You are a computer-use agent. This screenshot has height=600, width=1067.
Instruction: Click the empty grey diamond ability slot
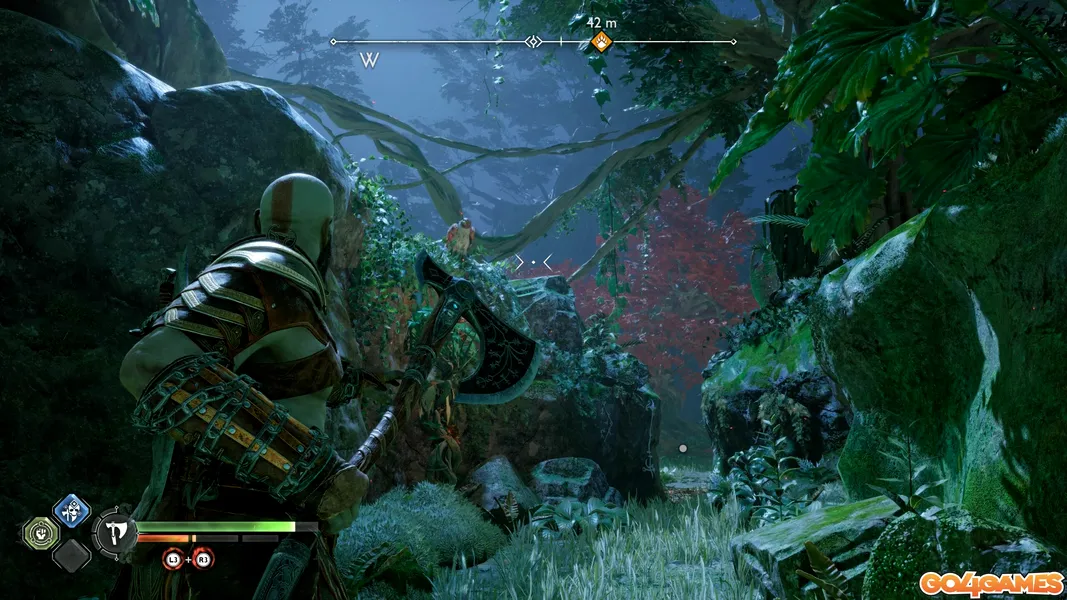click(71, 554)
